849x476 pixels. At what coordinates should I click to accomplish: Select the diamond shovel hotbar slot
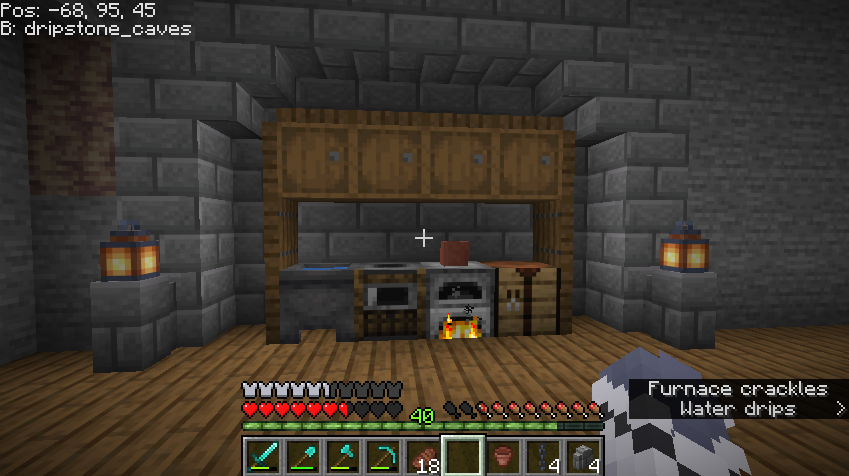[303, 456]
